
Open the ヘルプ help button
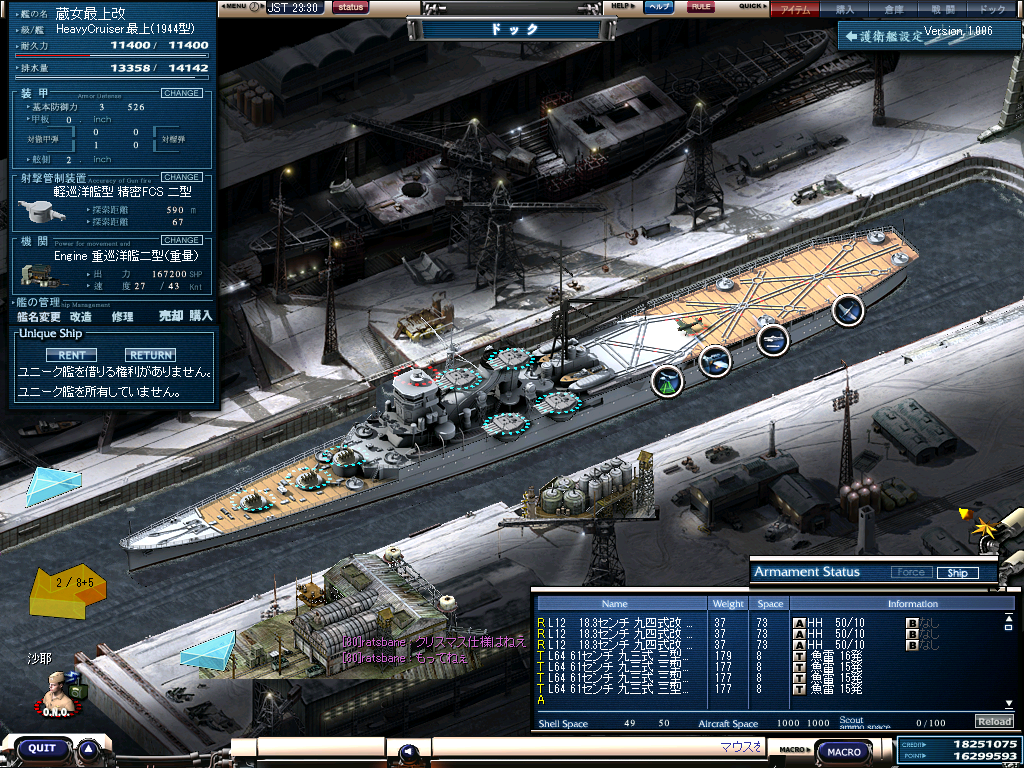(658, 7)
